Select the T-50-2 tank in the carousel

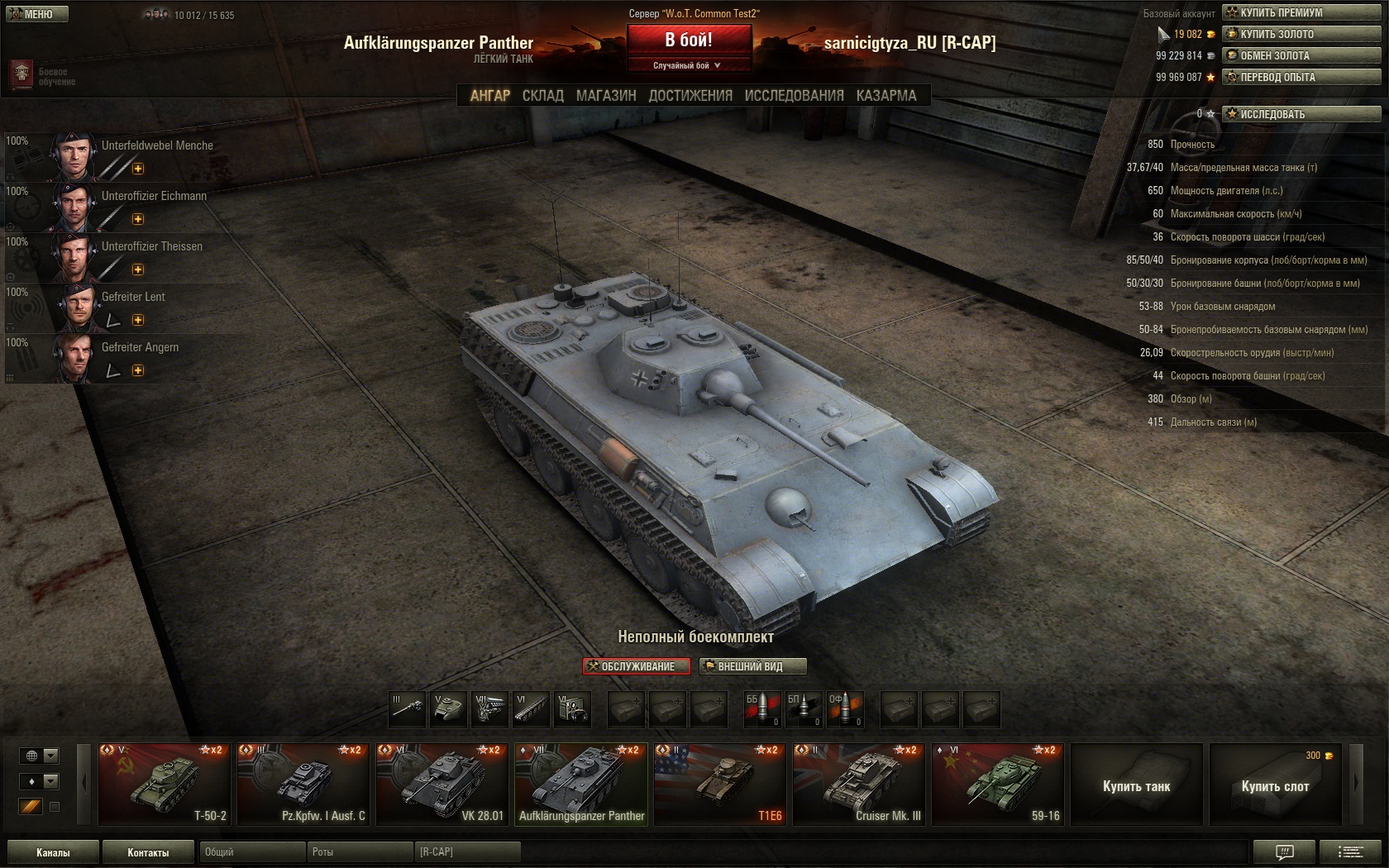[164, 784]
